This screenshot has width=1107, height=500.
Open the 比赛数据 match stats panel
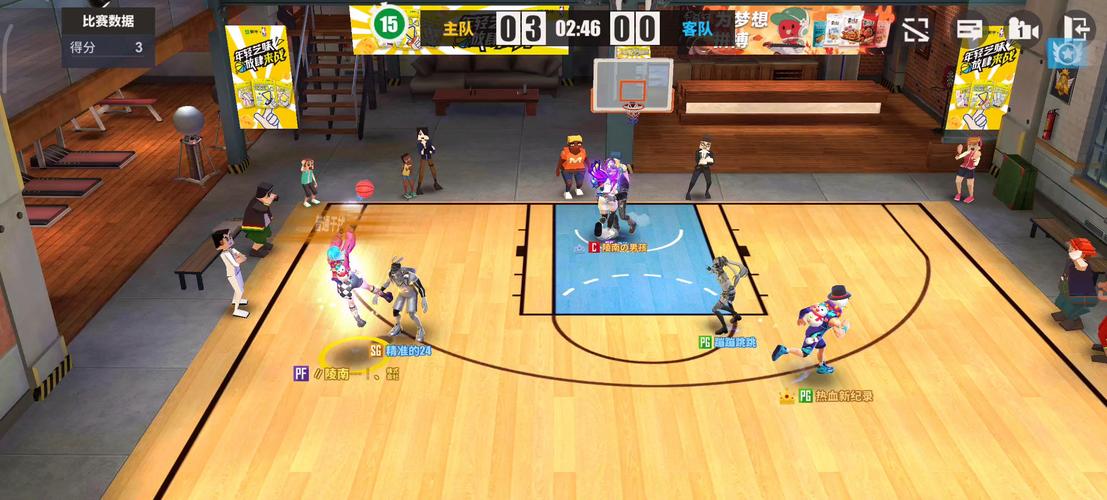coord(109,21)
